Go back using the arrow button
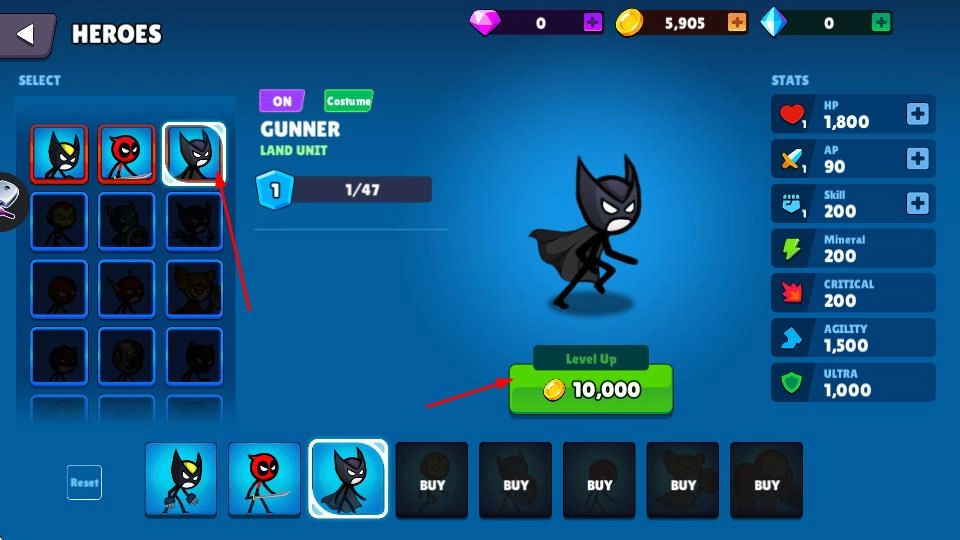Image resolution: width=960 pixels, height=540 pixels. click(27, 34)
